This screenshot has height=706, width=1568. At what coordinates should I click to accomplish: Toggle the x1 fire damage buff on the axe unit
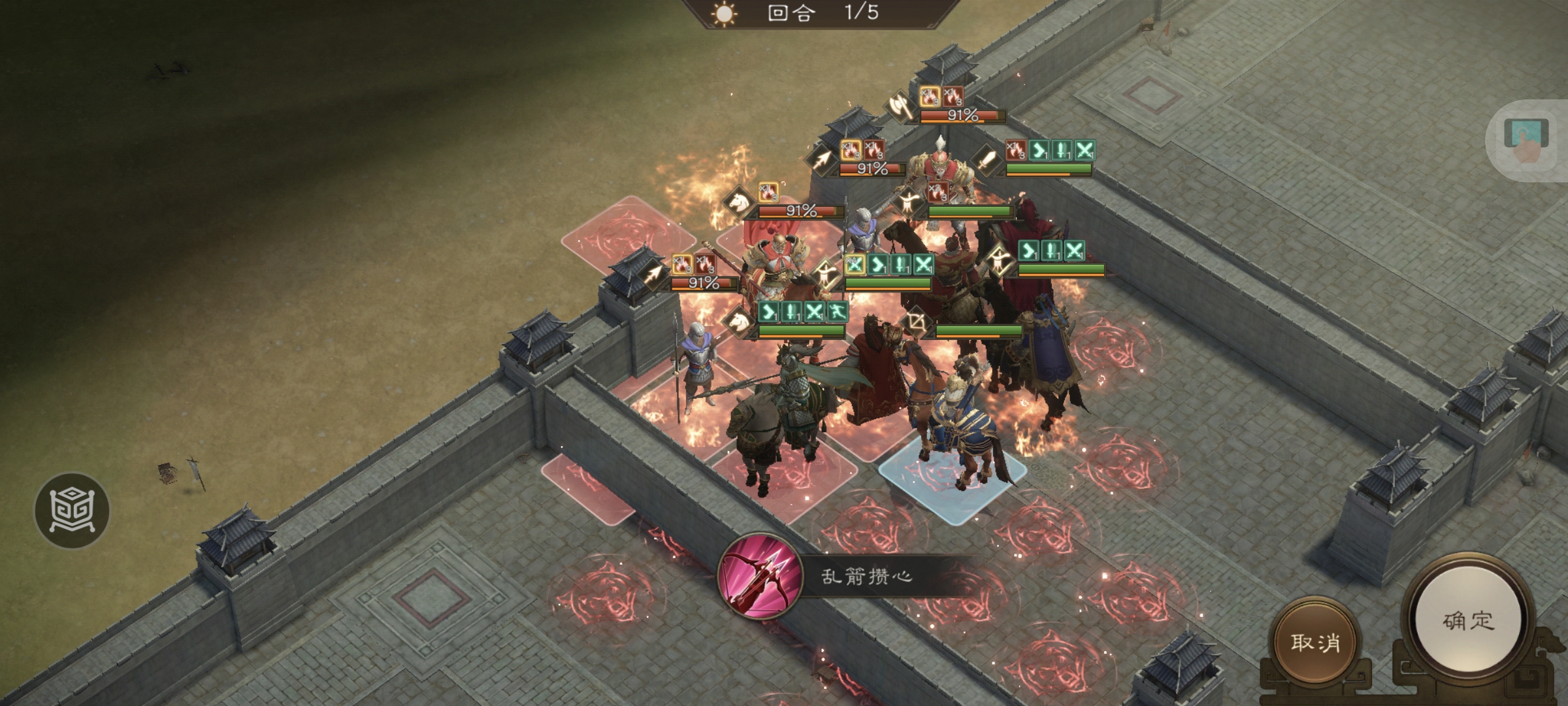(930, 97)
